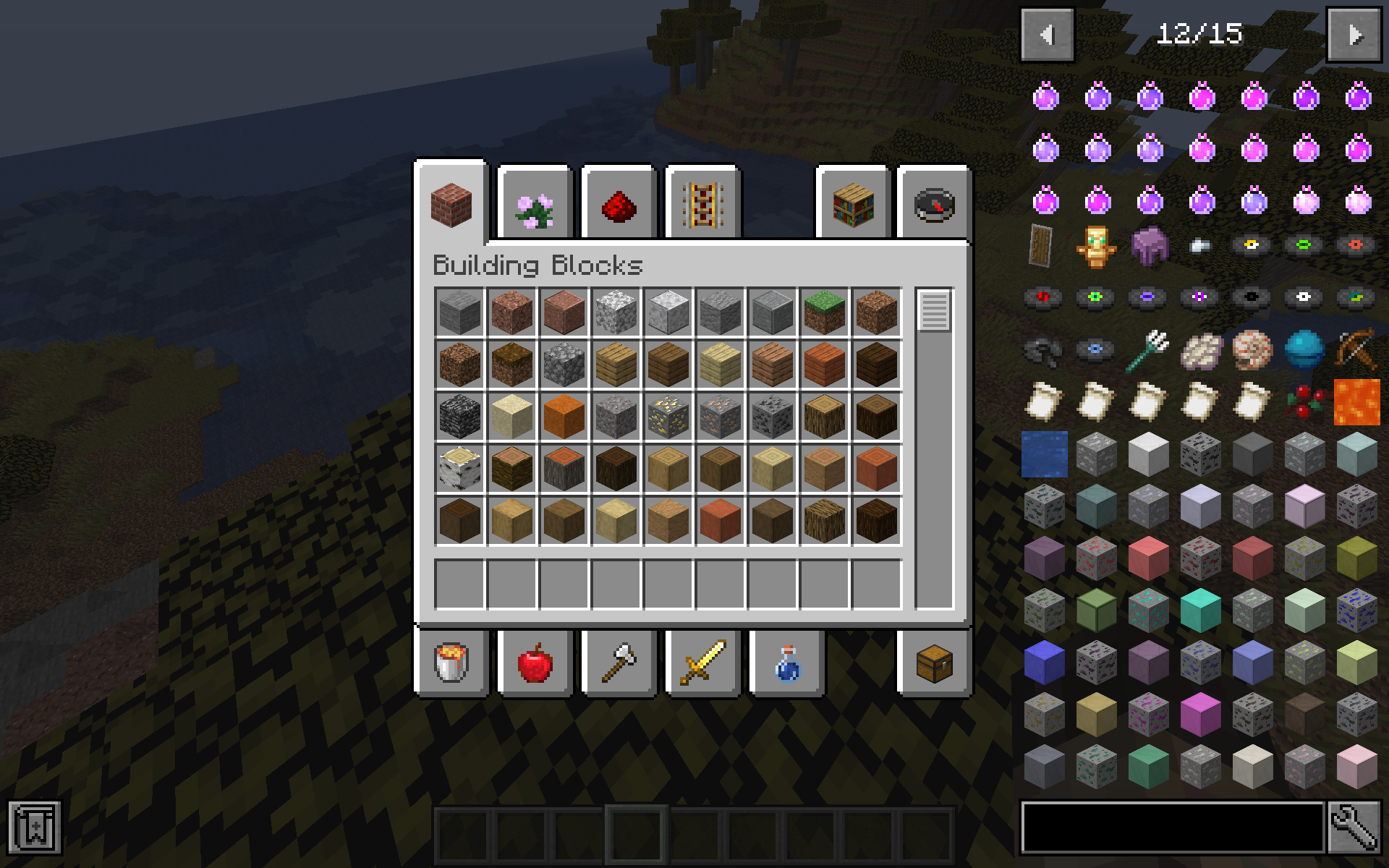This screenshot has width=1389, height=868.
Task: Click the item list search box
Action: [1172, 827]
